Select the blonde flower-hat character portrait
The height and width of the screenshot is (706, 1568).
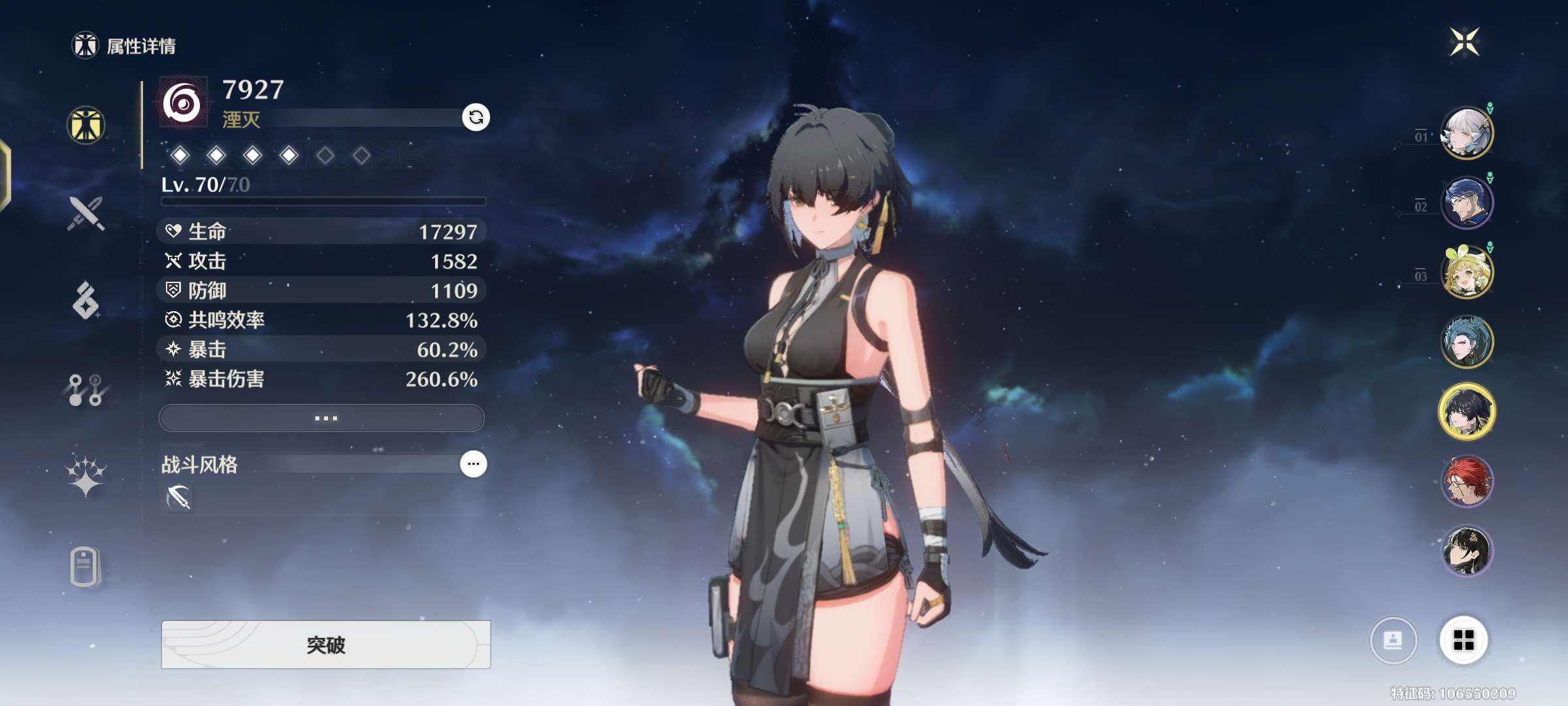[x=1467, y=272]
